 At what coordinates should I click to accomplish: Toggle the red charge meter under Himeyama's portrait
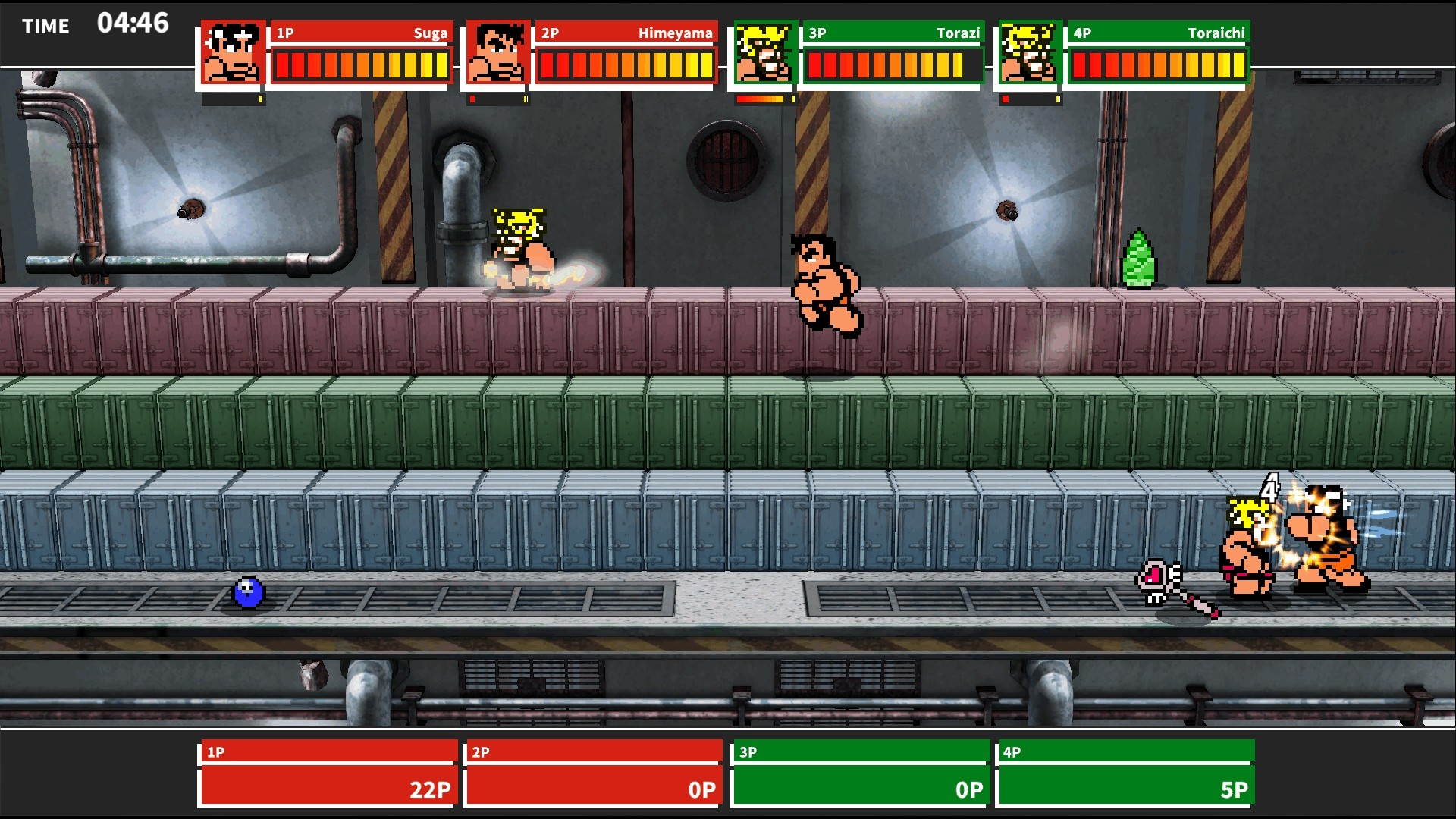(474, 98)
